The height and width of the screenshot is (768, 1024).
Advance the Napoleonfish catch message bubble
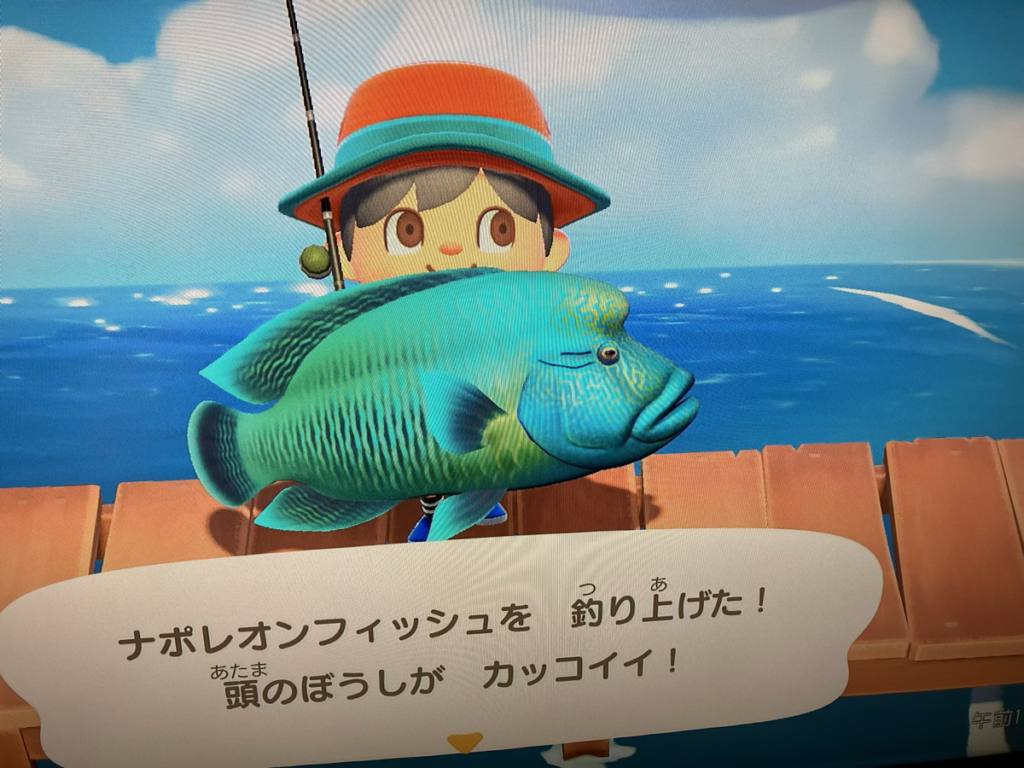pos(440,640)
